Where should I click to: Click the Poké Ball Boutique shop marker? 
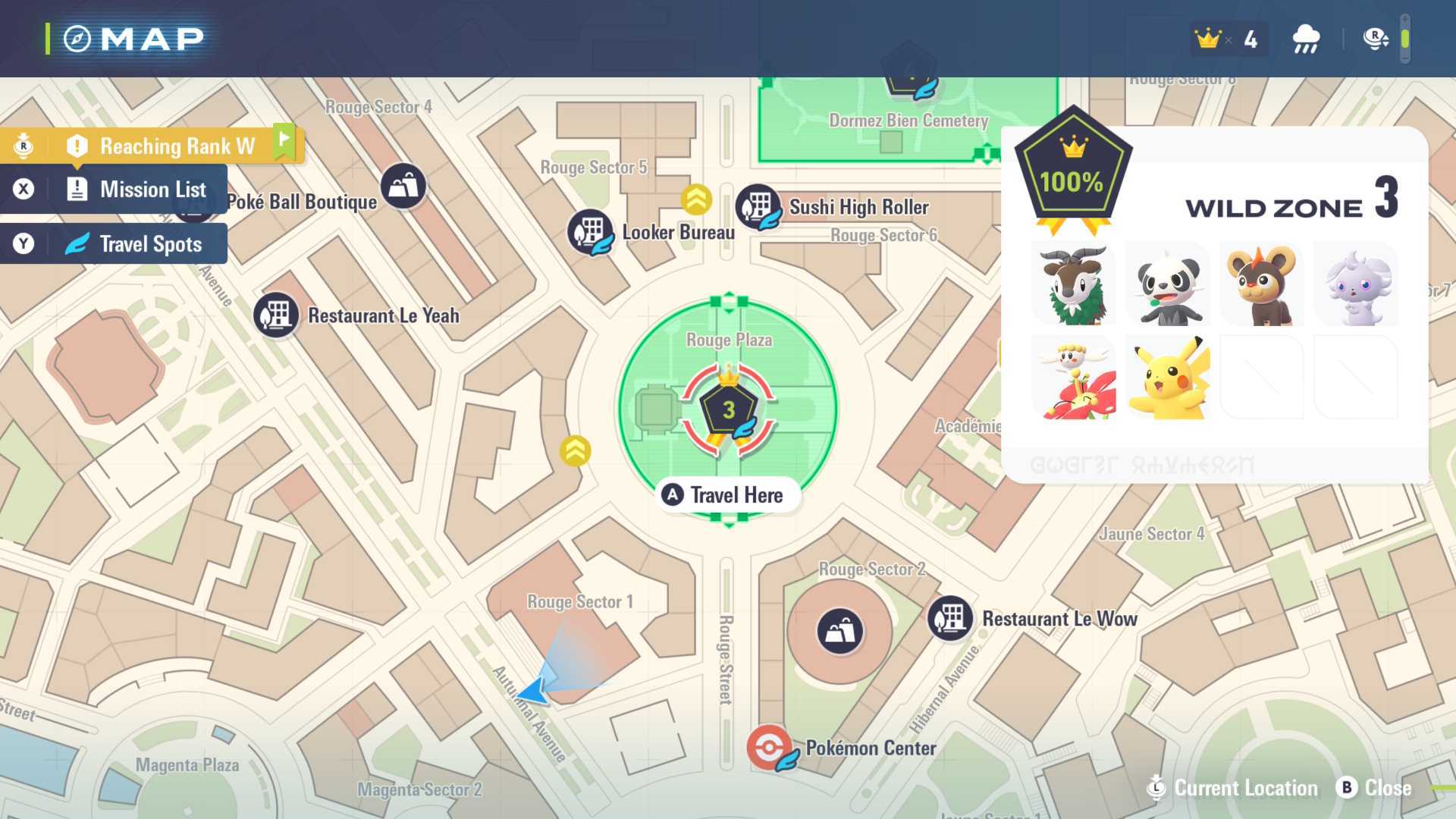[x=403, y=186]
